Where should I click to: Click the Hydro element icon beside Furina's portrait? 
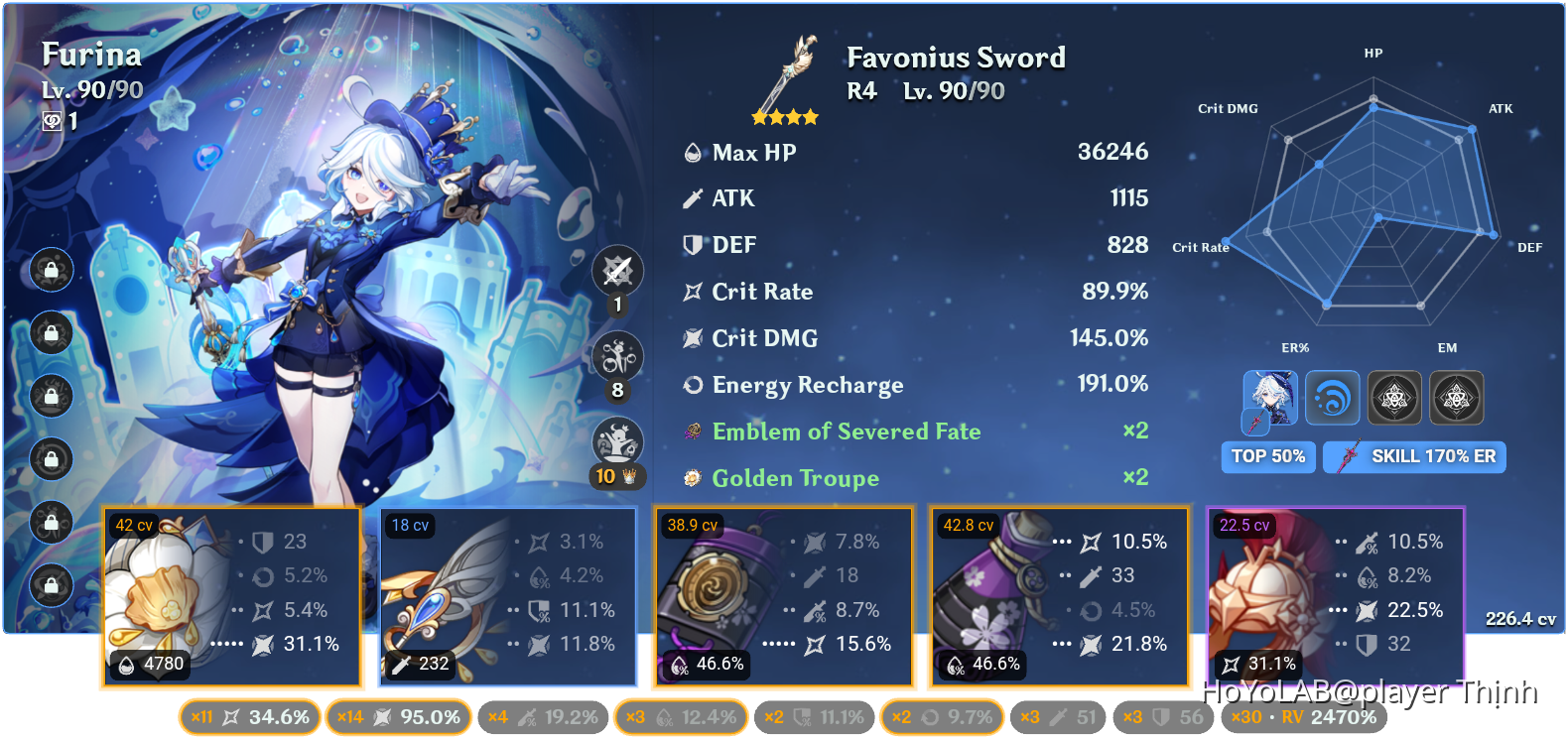1333,397
